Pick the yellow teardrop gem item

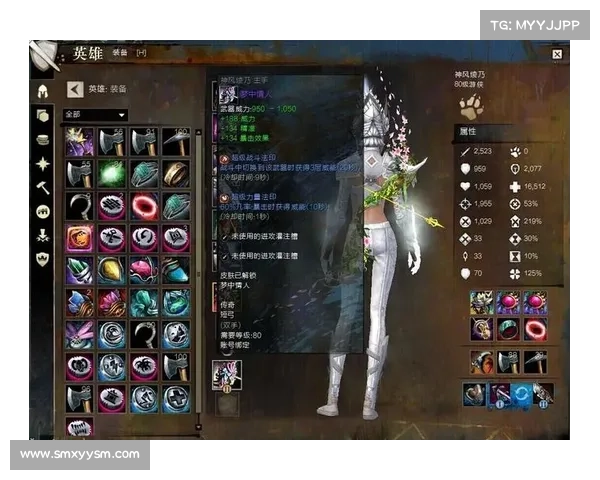pos(111,270)
